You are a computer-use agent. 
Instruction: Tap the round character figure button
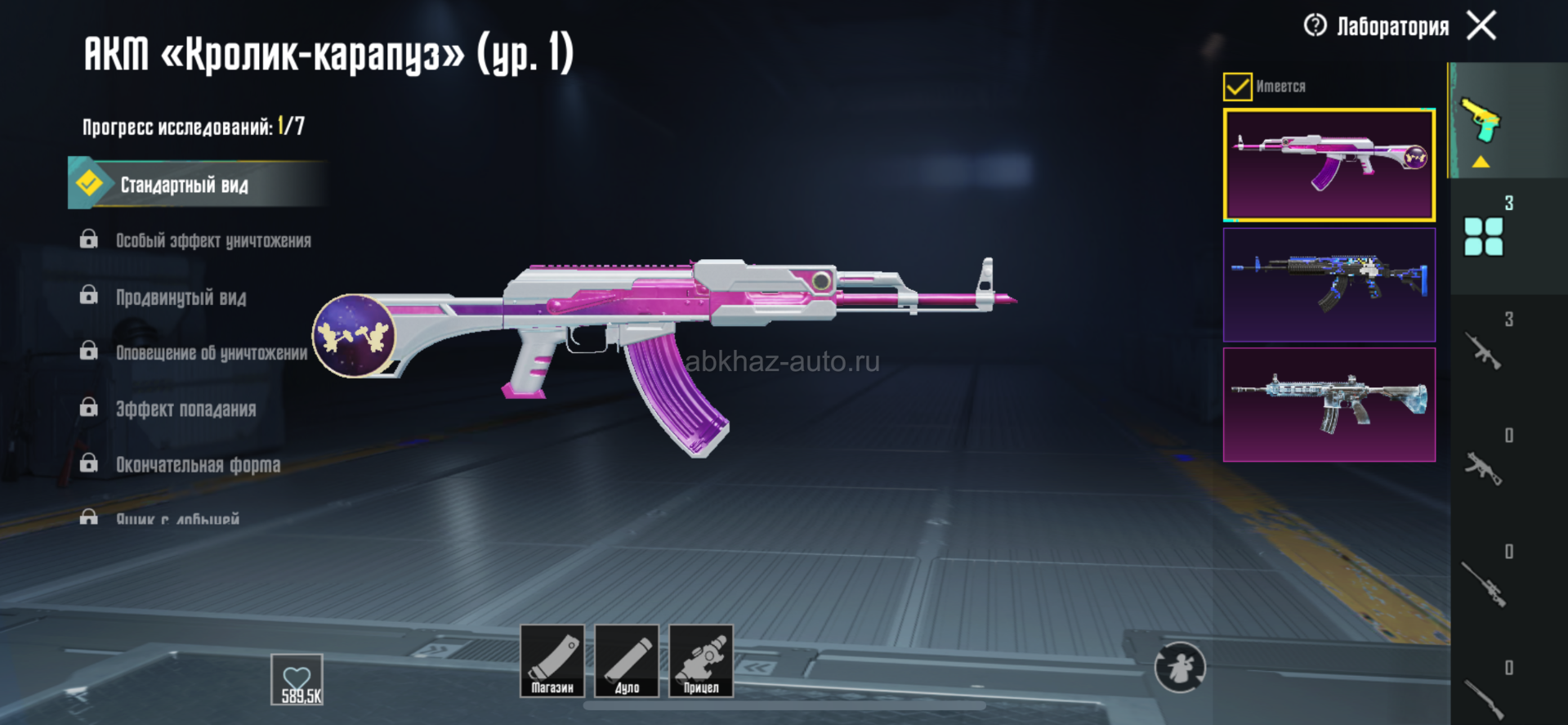pyautogui.click(x=1179, y=668)
